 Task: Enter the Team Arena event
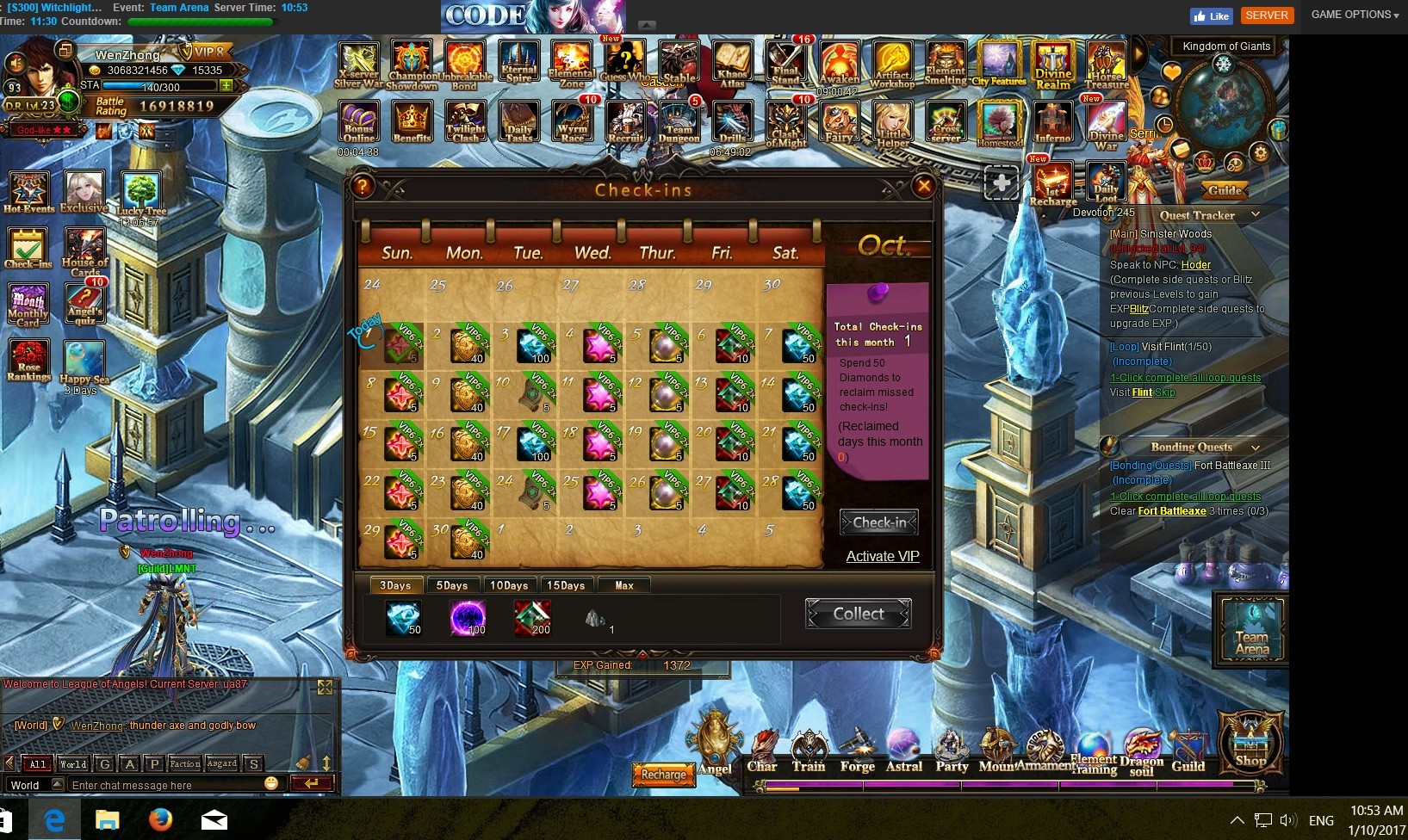coord(1251,630)
